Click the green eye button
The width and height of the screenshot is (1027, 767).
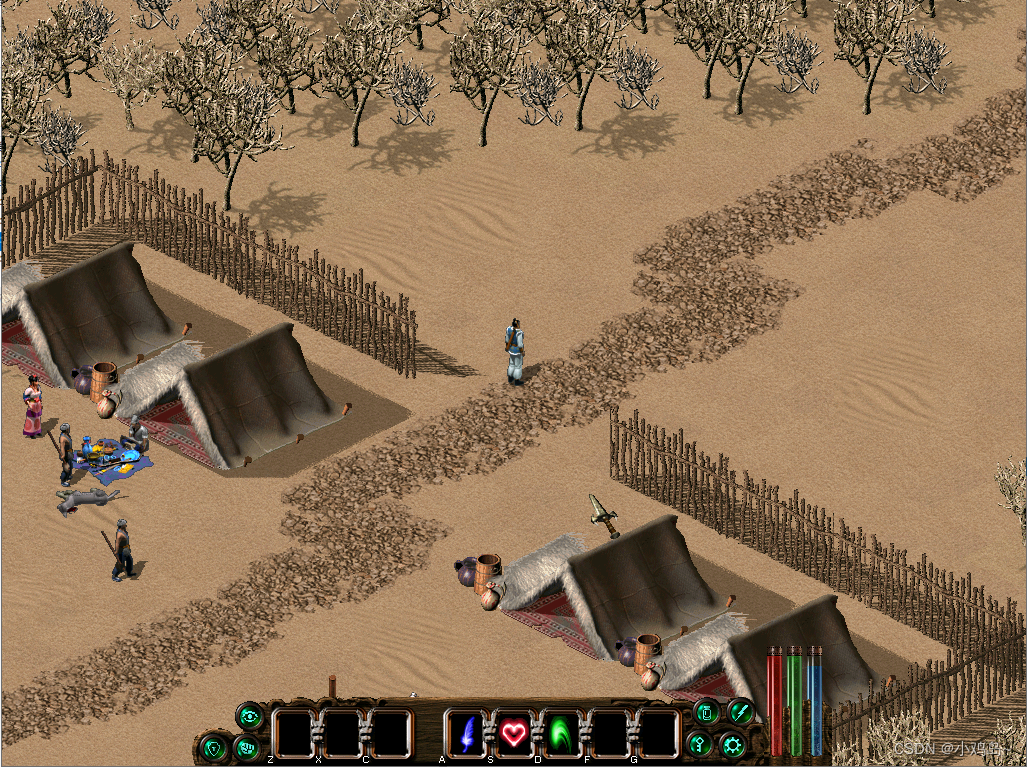click(x=250, y=715)
